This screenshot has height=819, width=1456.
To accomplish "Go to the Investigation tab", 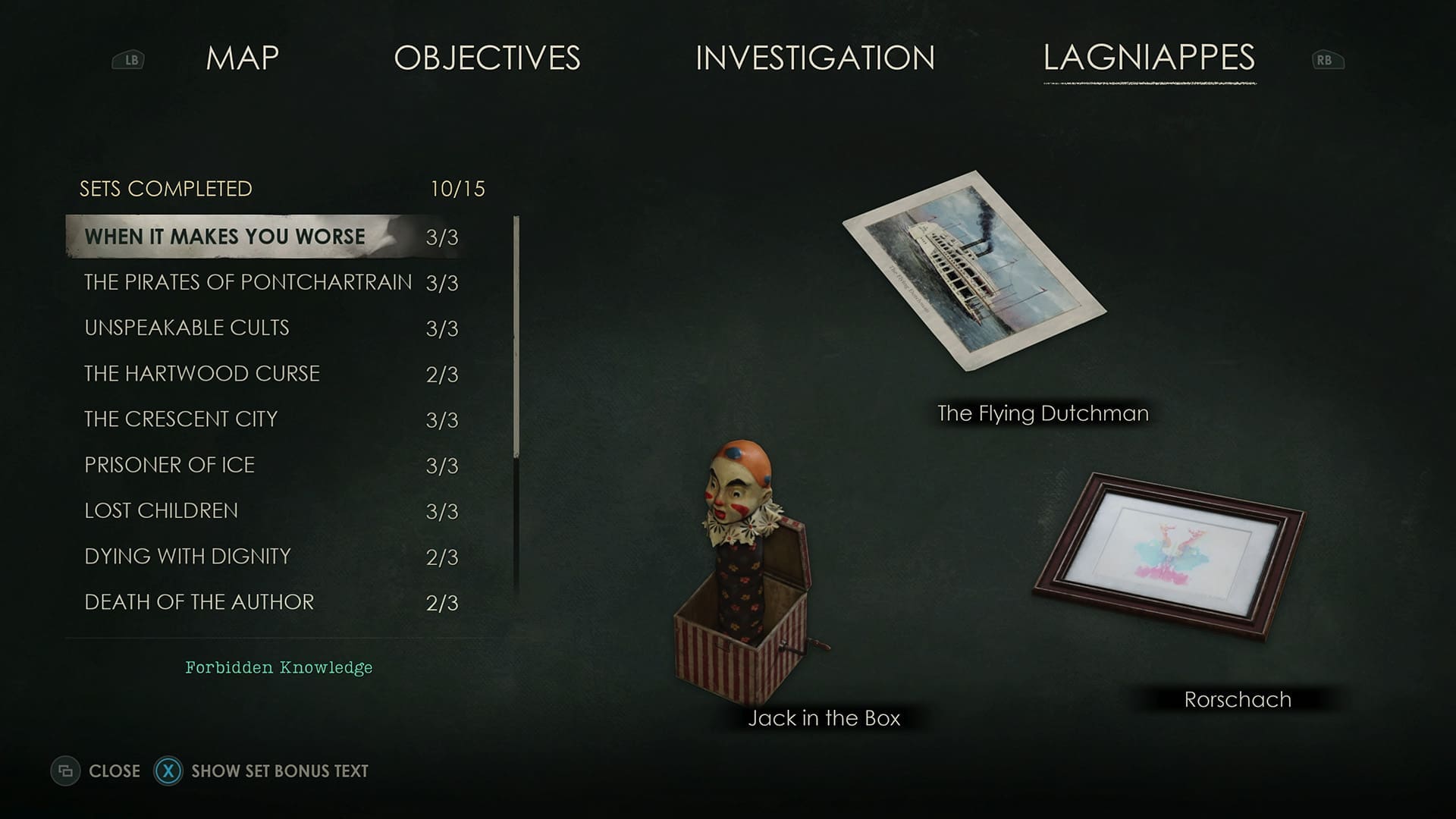I will point(814,58).
